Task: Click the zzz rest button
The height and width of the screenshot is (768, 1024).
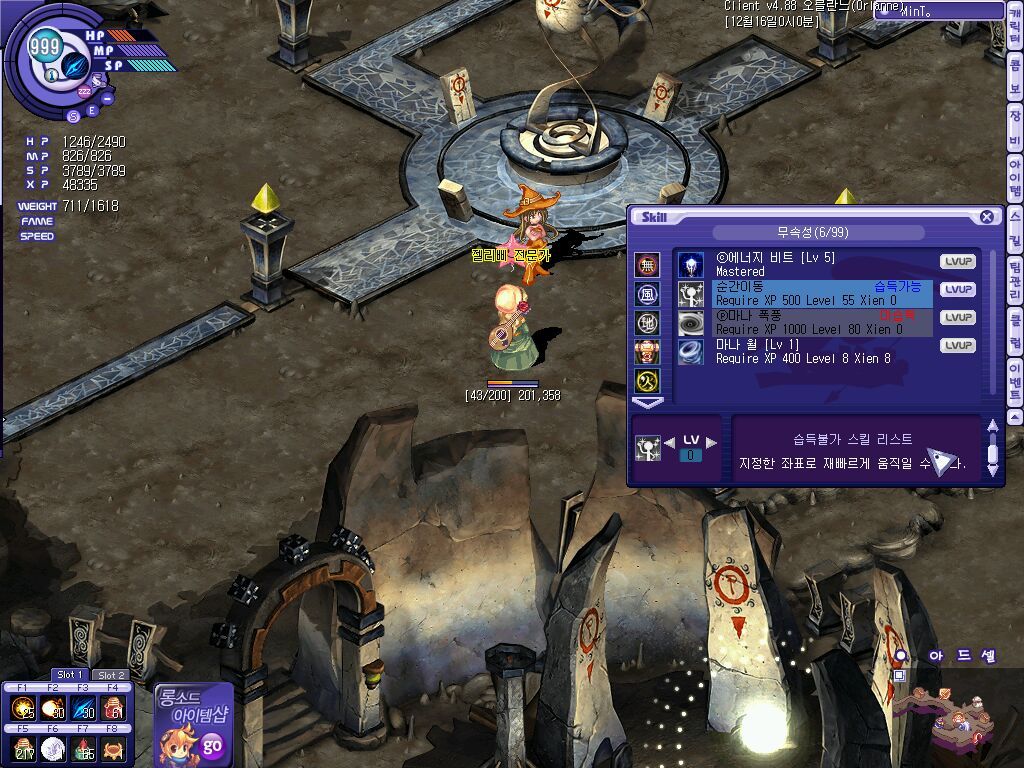Action: (x=85, y=92)
